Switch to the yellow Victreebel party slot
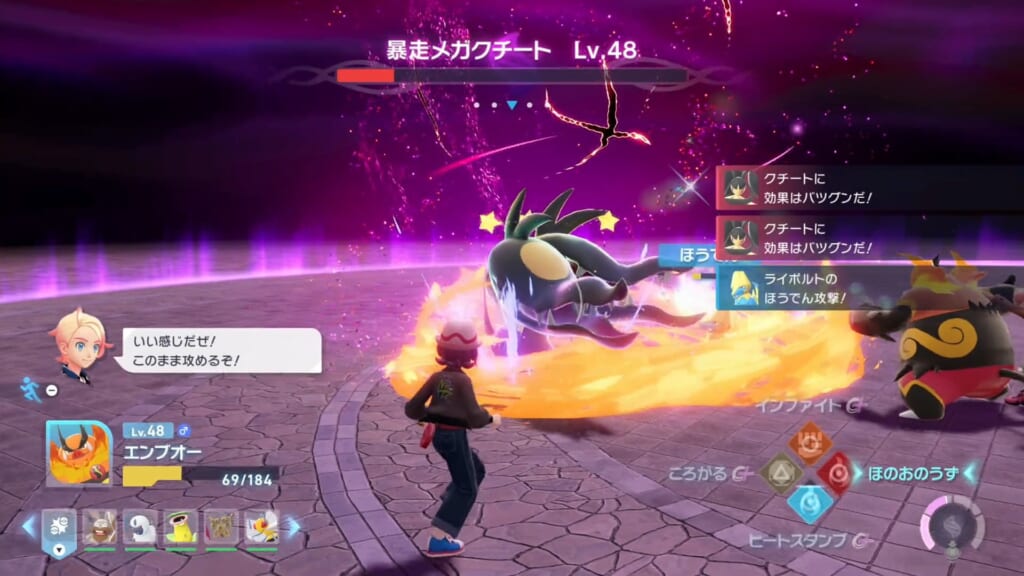The width and height of the screenshot is (1024, 576). pyautogui.click(x=181, y=527)
